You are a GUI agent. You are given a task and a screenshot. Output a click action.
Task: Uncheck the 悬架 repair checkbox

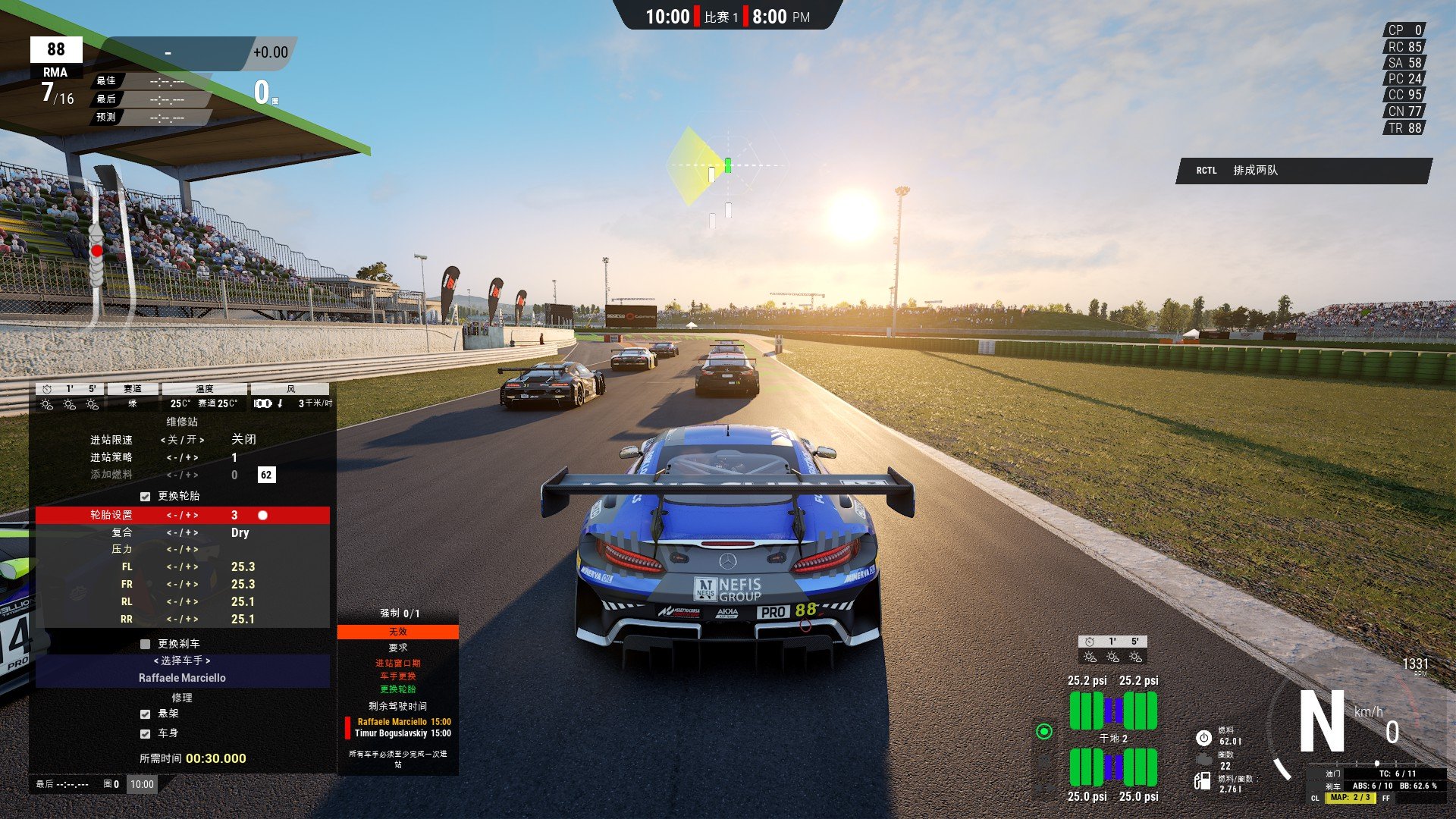(145, 714)
